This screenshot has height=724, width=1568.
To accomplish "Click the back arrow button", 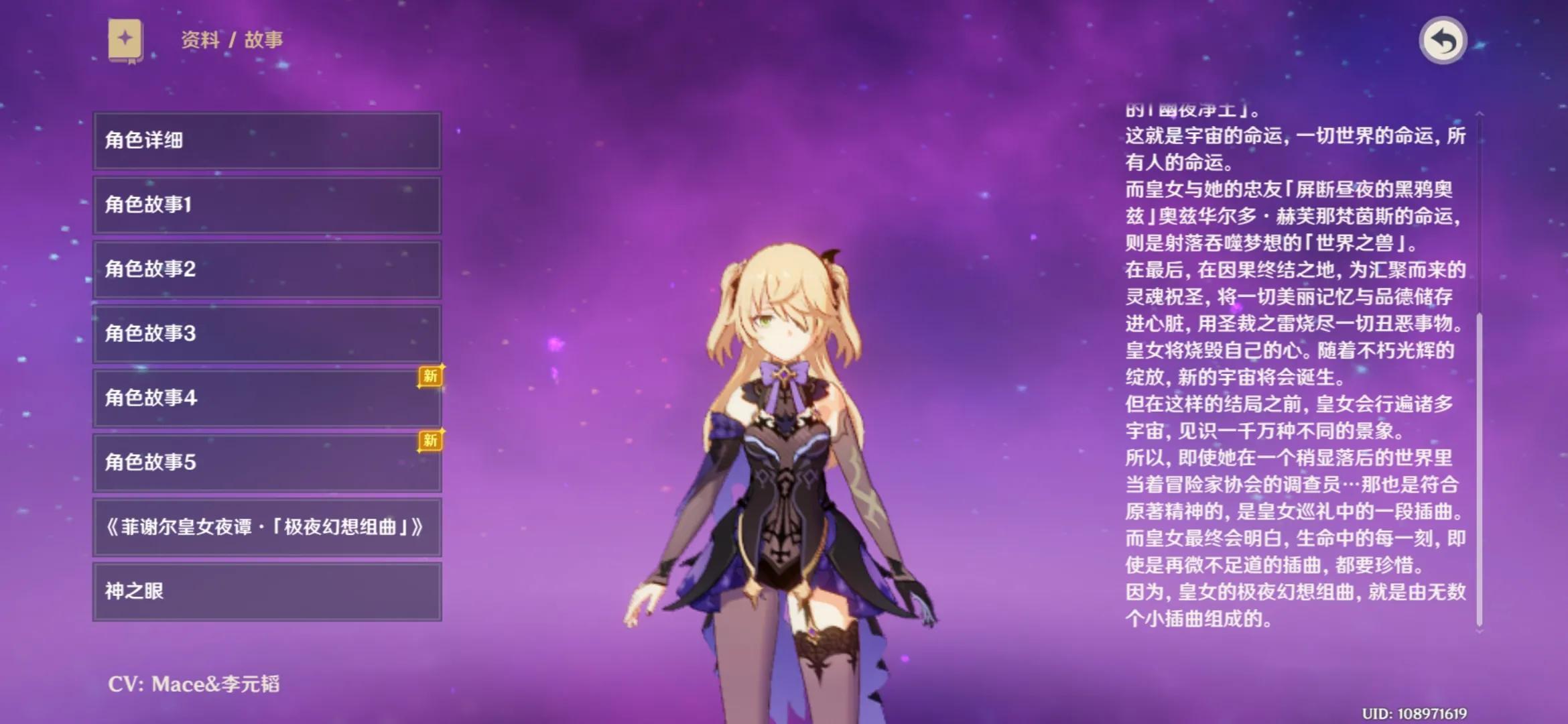I will point(1443,41).
